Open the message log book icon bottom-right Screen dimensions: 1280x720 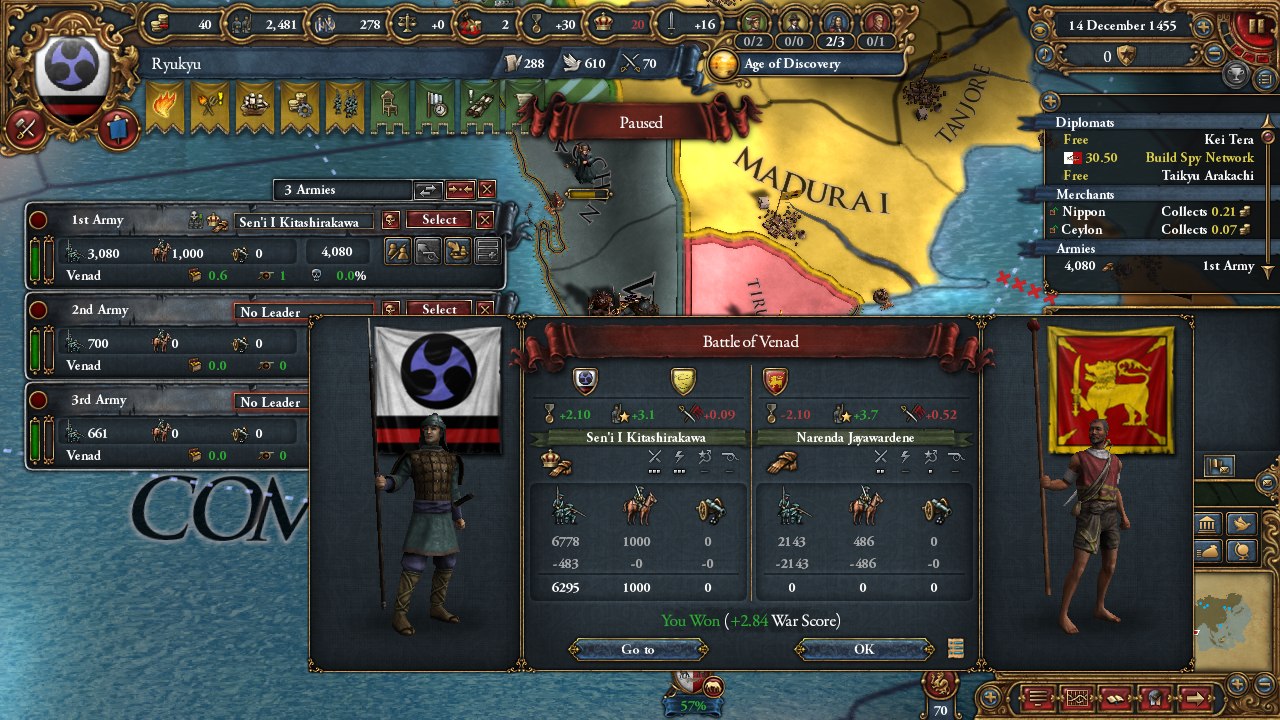click(x=1114, y=697)
